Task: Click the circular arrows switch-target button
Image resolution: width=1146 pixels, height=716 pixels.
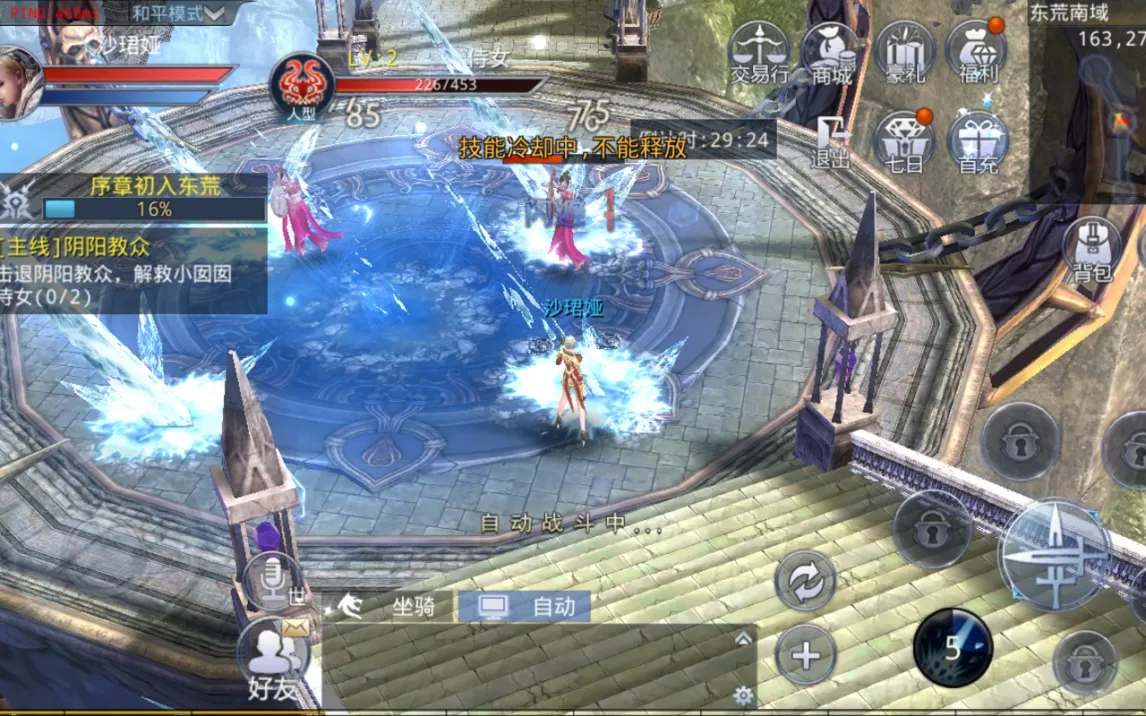Action: pyautogui.click(x=806, y=580)
